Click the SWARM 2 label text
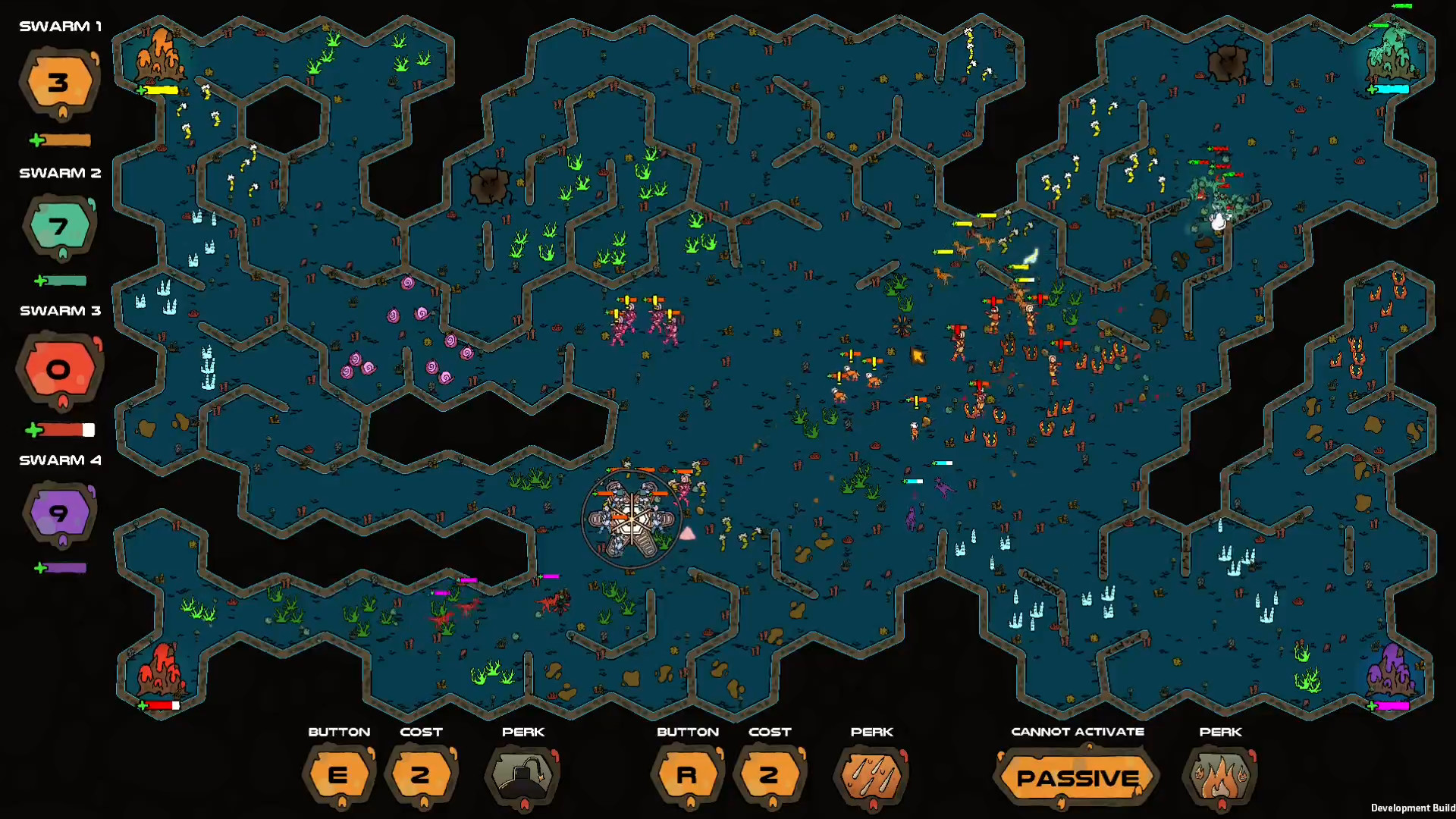The image size is (1456, 819). (60, 173)
